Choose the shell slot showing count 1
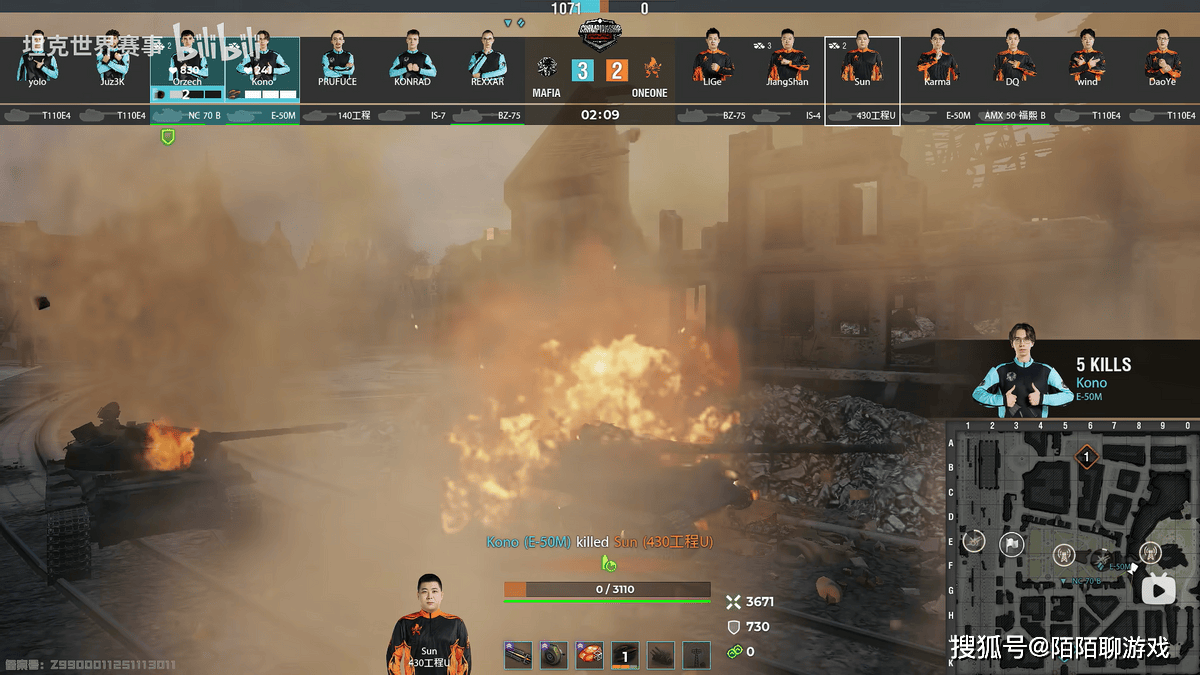 [625, 655]
